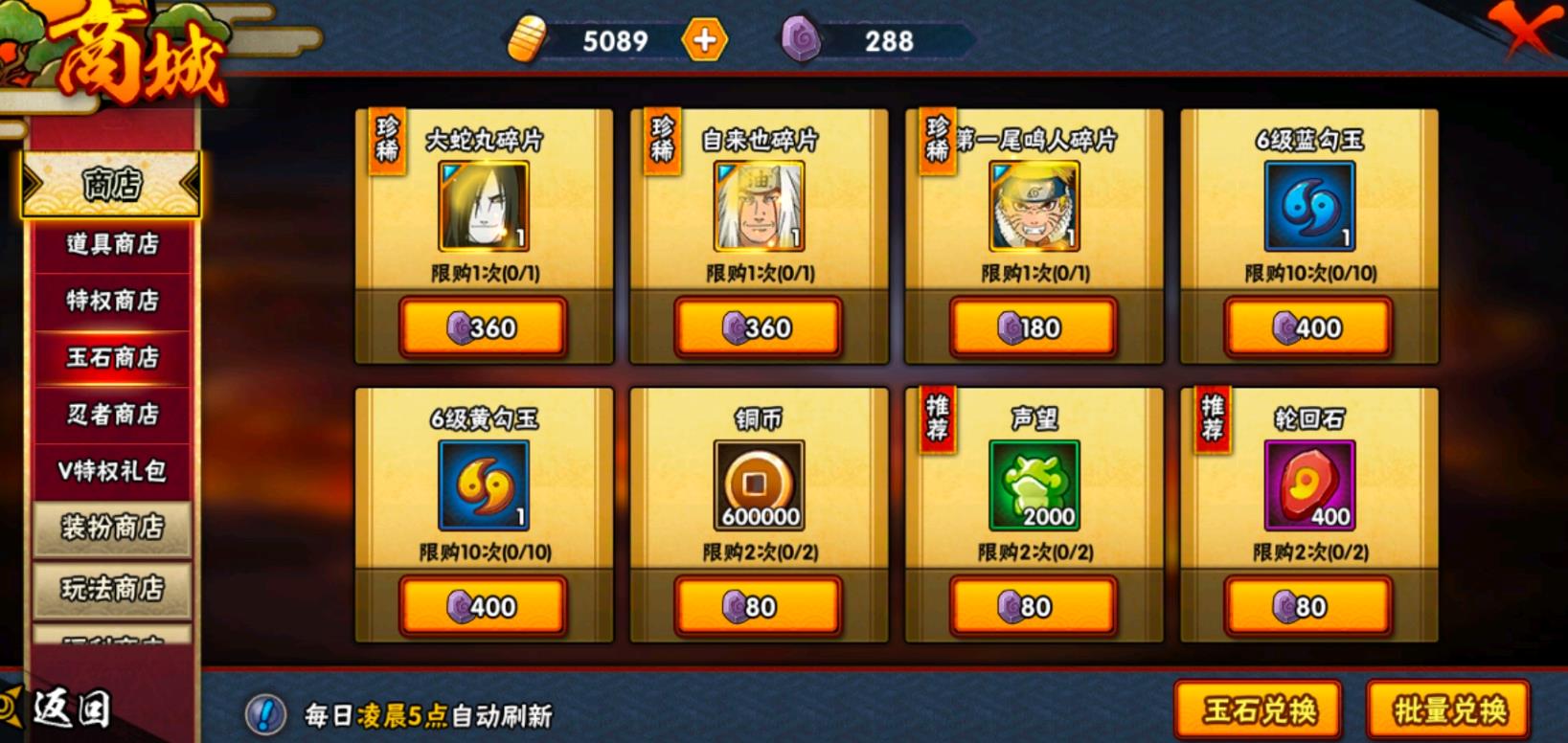Select the Orochimaru (大蛇丸碎片) character portrait

482,207
